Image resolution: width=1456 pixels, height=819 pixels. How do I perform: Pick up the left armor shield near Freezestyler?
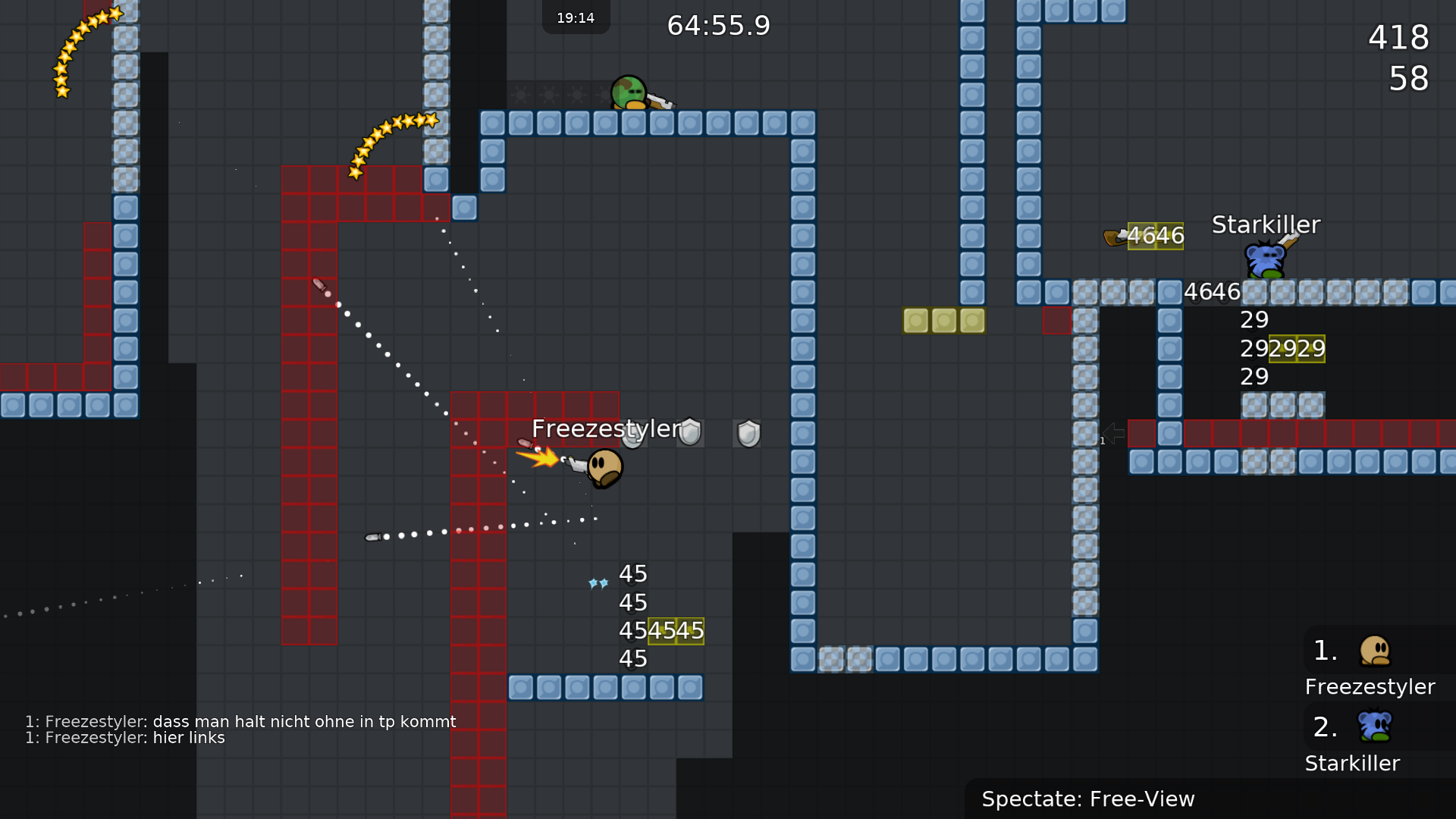[689, 431]
